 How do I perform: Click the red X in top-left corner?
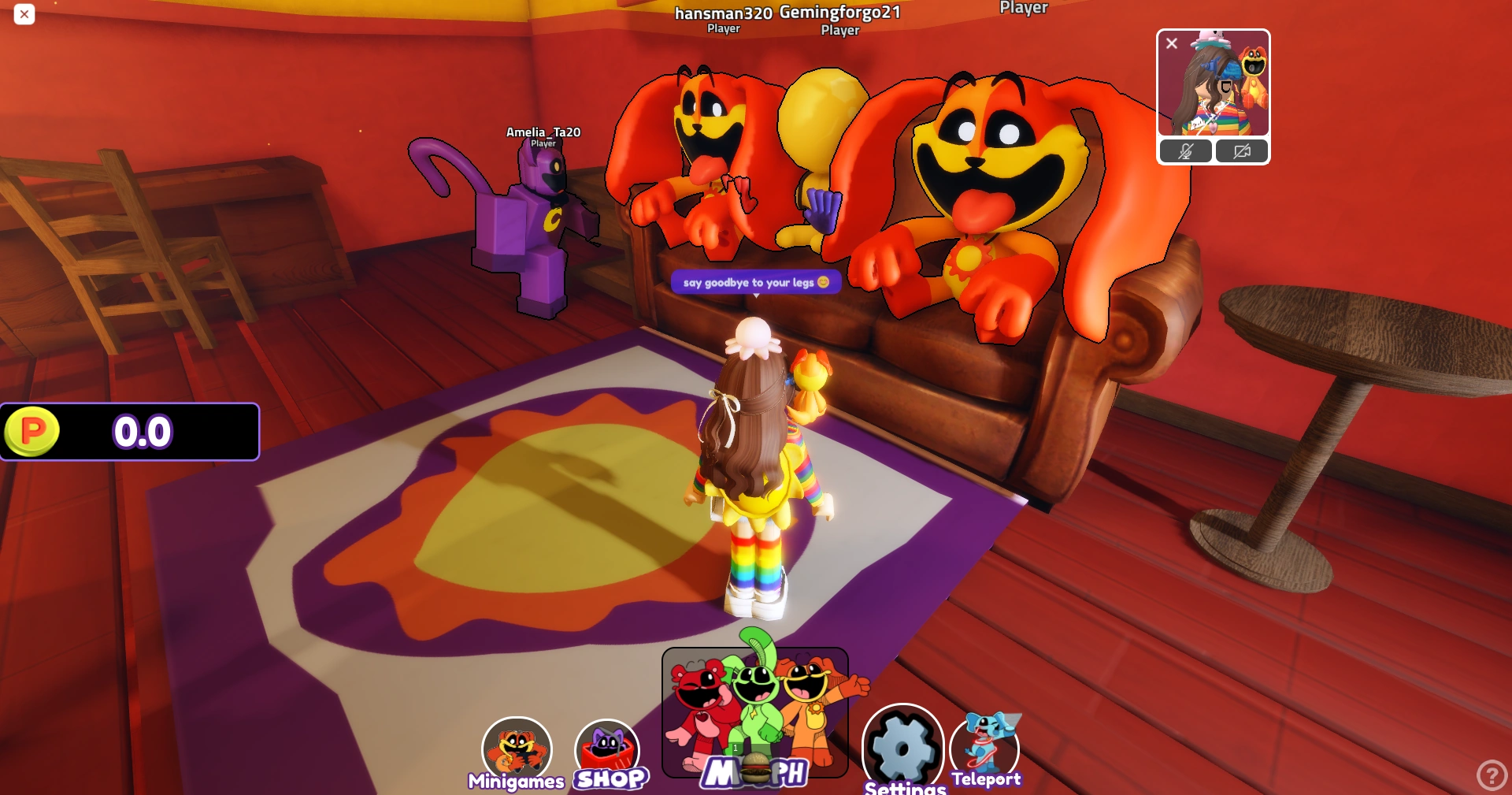point(24,14)
